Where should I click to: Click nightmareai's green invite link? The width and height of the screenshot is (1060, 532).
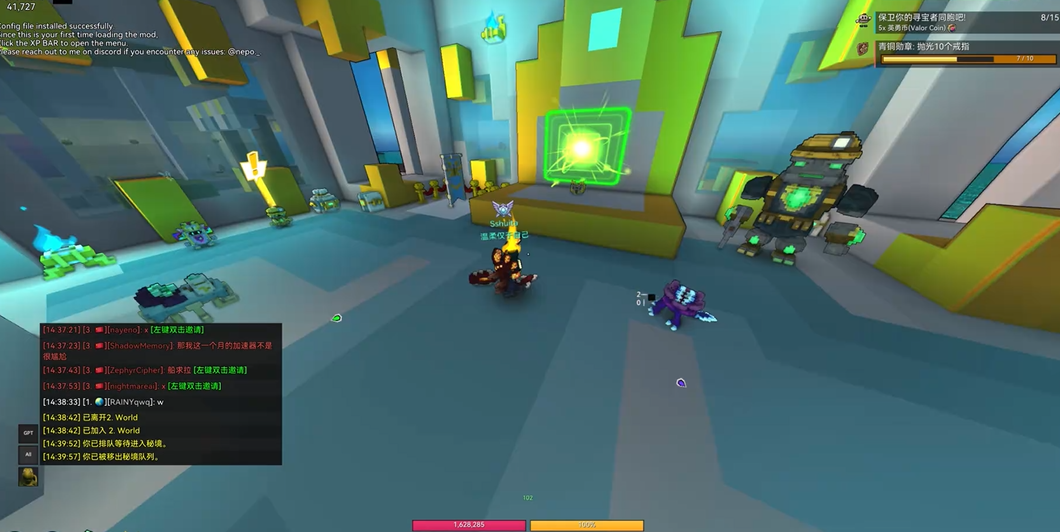(x=194, y=386)
